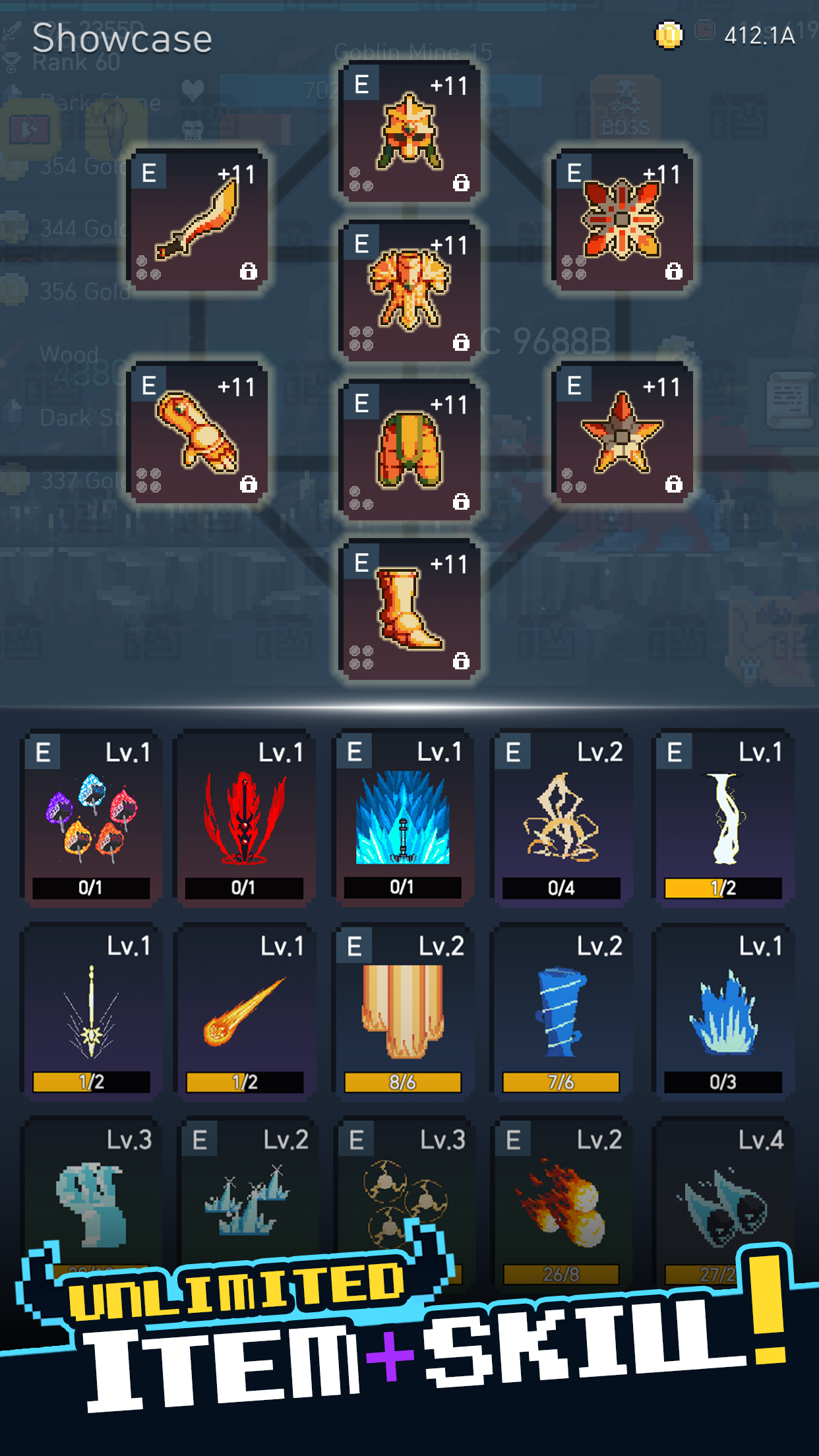The image size is (819, 1456).
Task: Pick the golden swirling wind skill
Action: (x=561, y=818)
